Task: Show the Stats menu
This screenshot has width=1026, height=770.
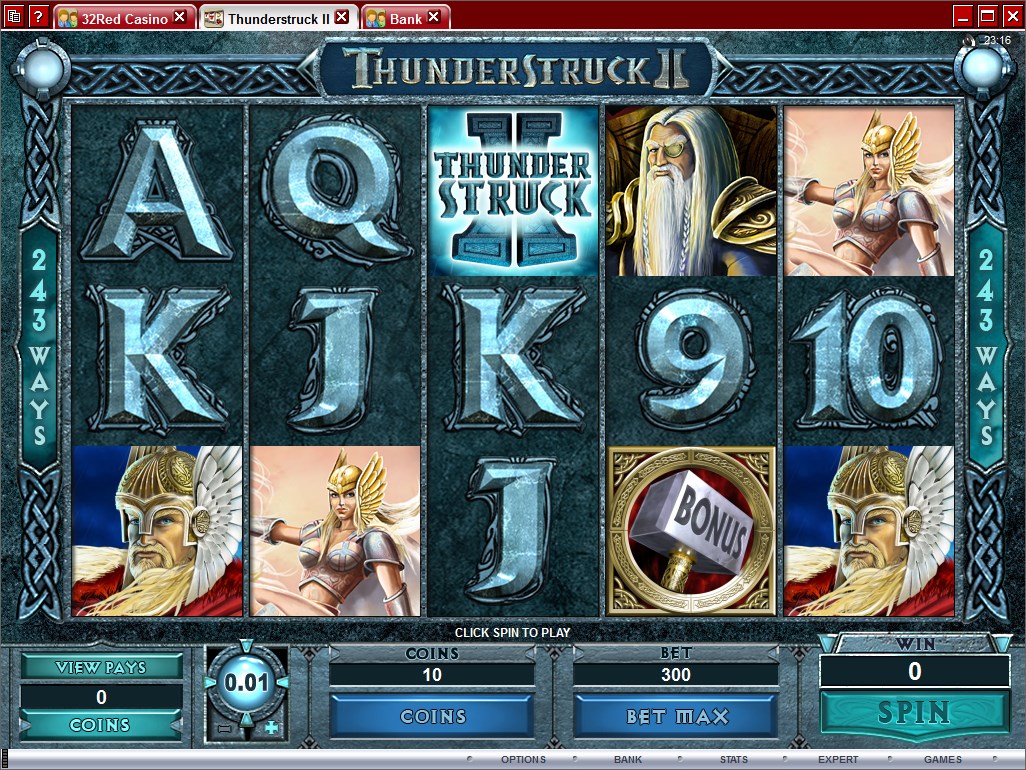Action: [733, 760]
